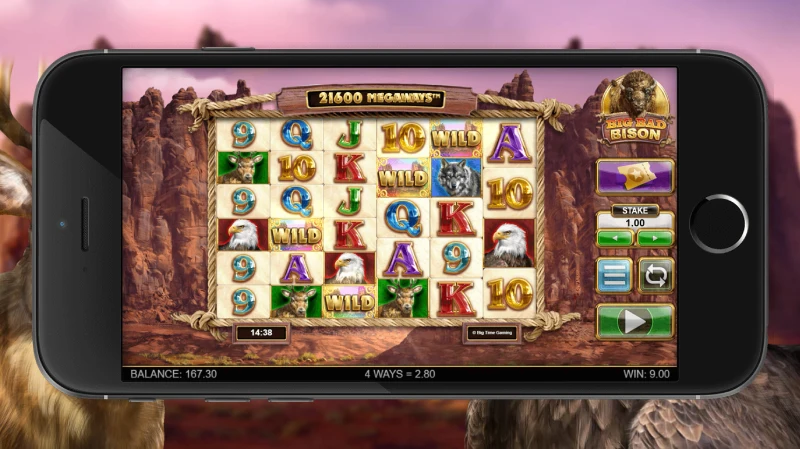Viewport: 800px width, 449px height.
Task: Spin the reels with the green play button
Action: click(635, 321)
